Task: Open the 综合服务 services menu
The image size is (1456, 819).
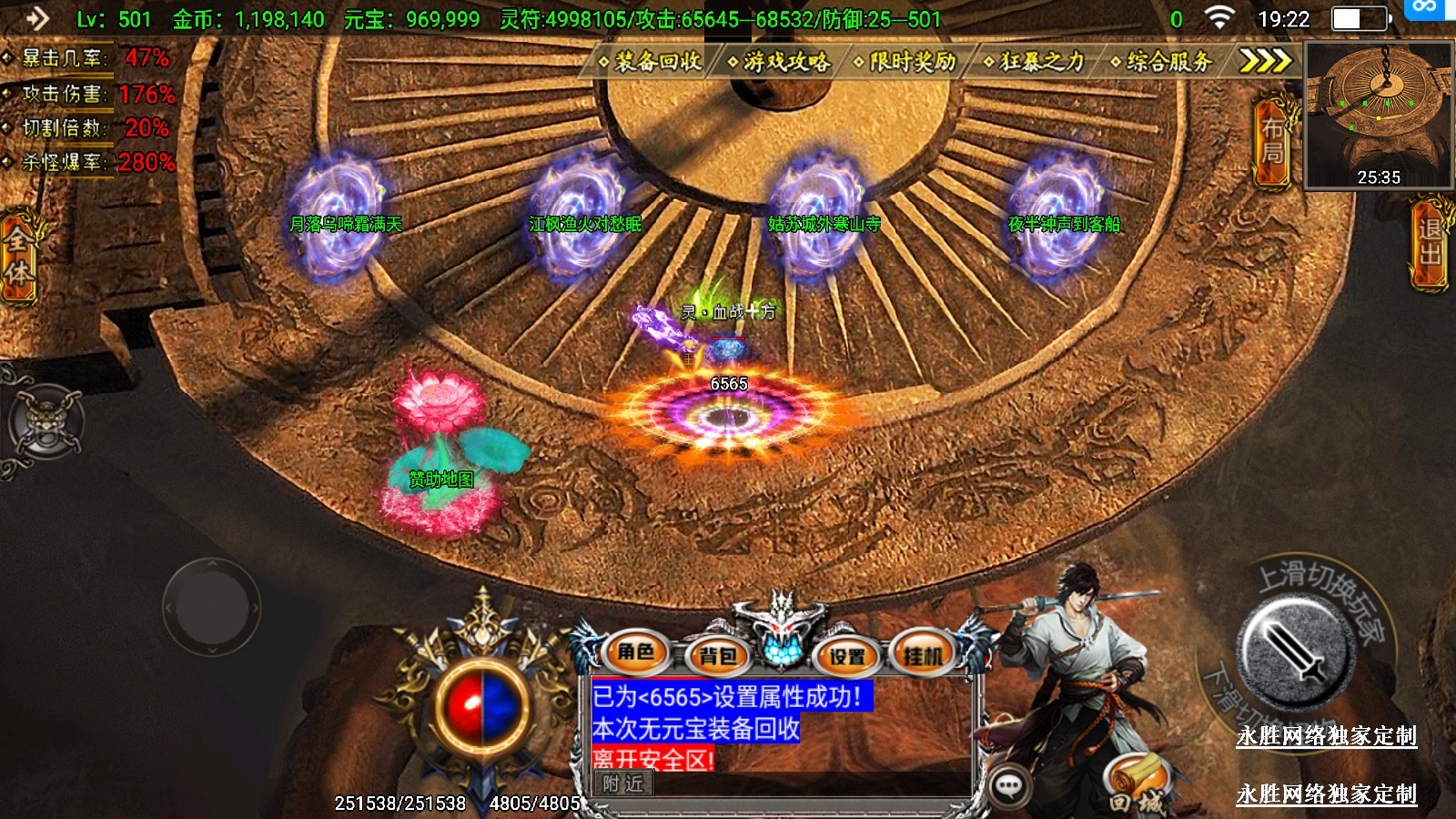Action: pyautogui.click(x=1162, y=61)
